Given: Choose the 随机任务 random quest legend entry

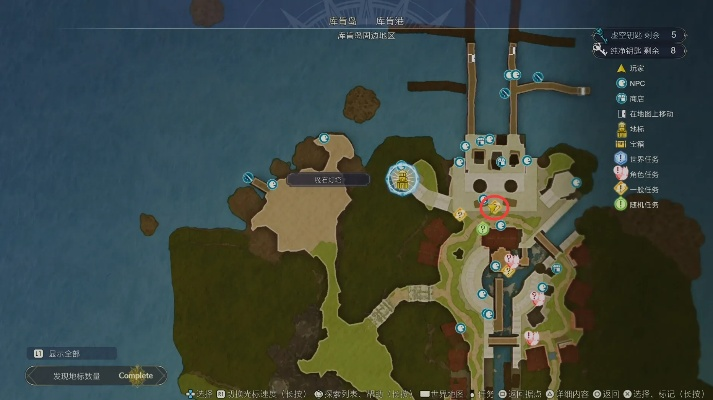Looking at the screenshot, I should click(x=650, y=204).
